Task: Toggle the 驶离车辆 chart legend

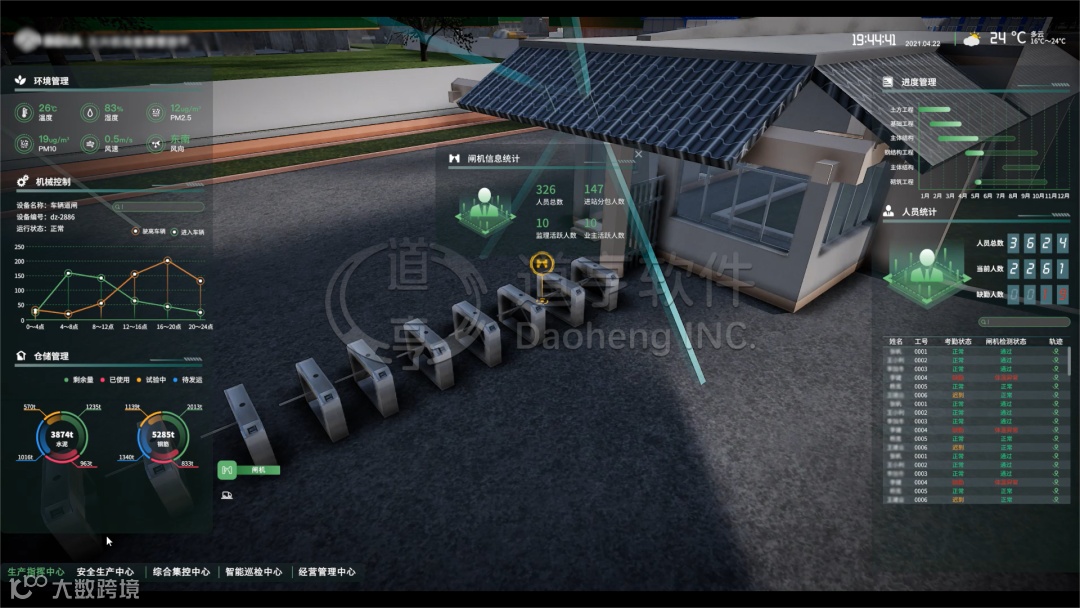Action: coord(152,231)
